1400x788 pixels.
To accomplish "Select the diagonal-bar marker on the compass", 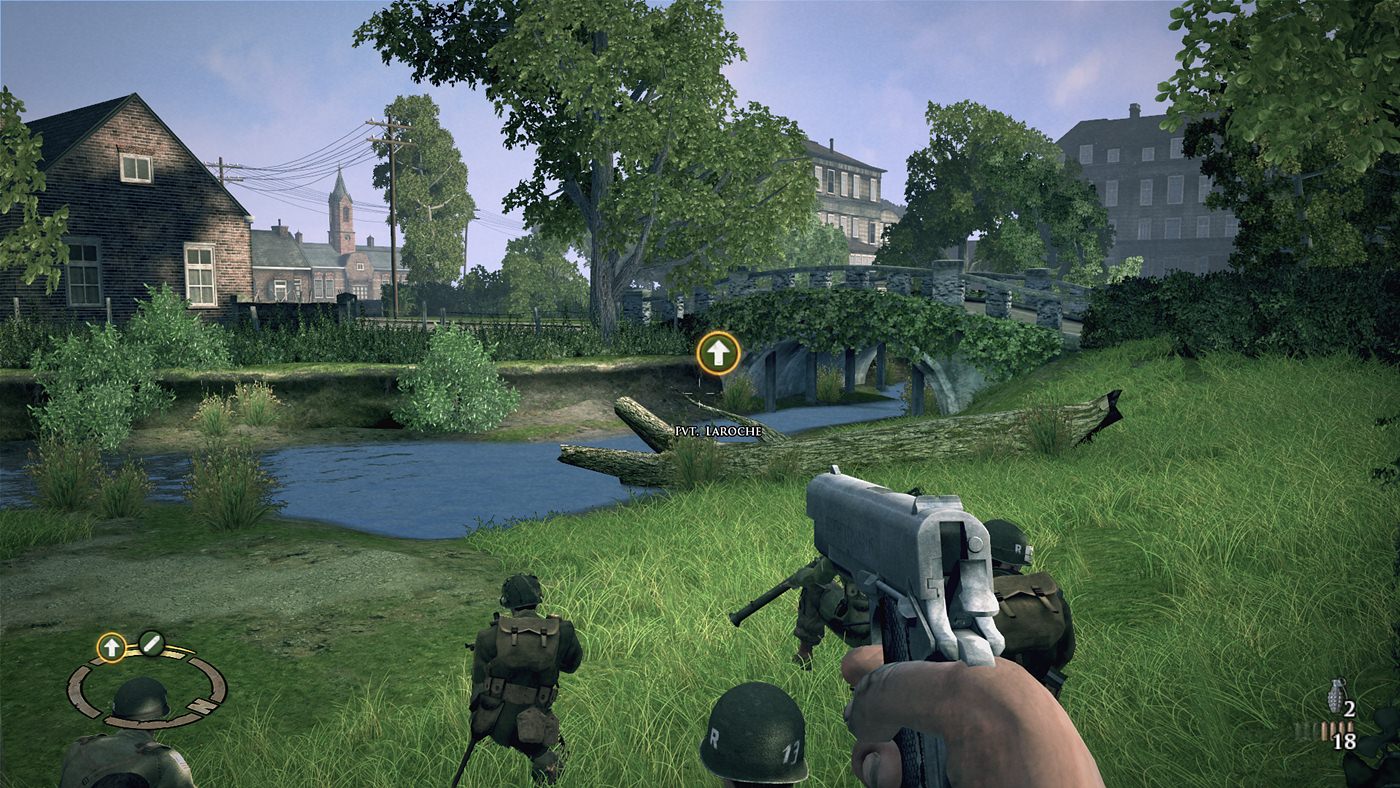I will tap(151, 642).
